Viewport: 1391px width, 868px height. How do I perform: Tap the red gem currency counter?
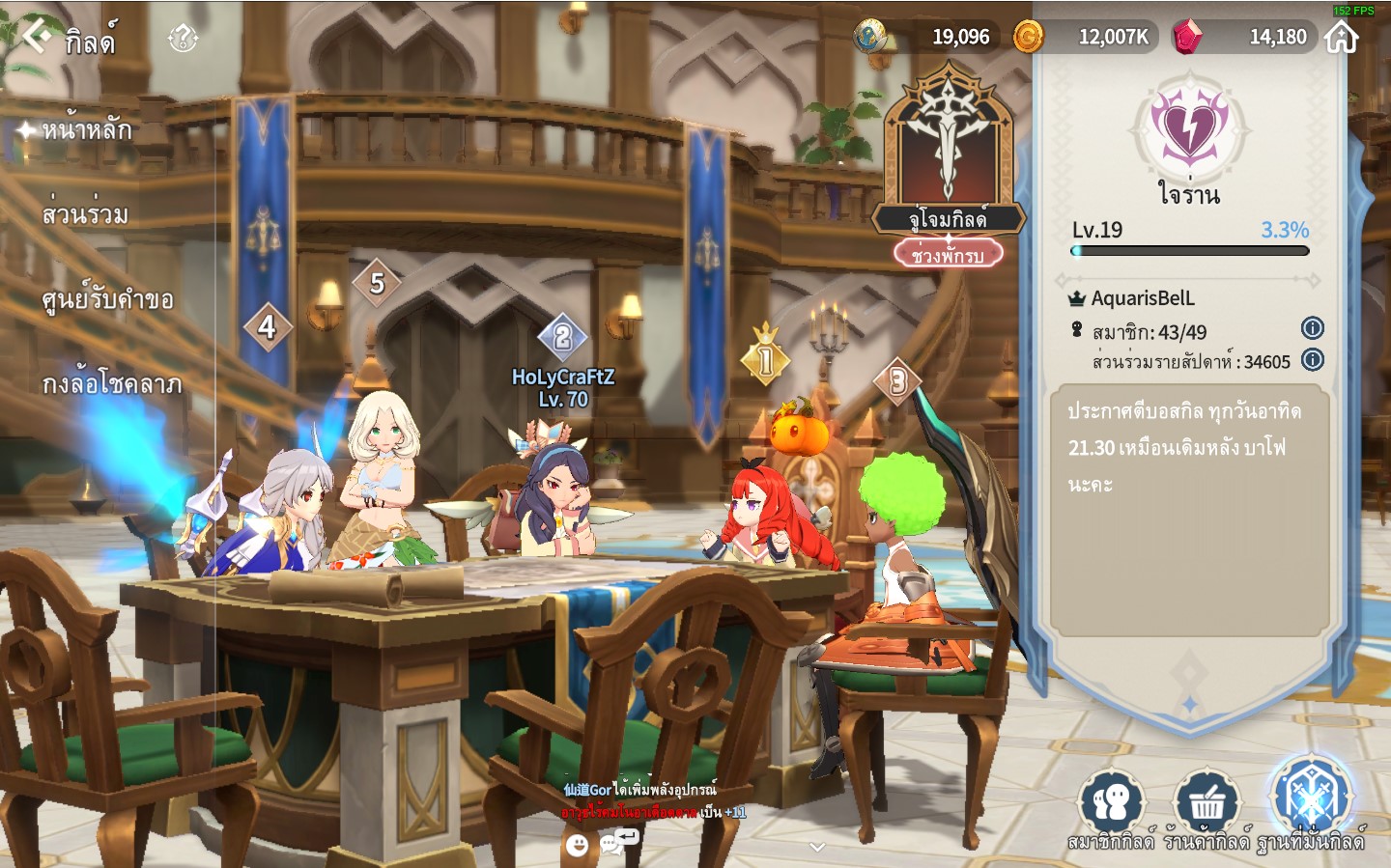1245,38
